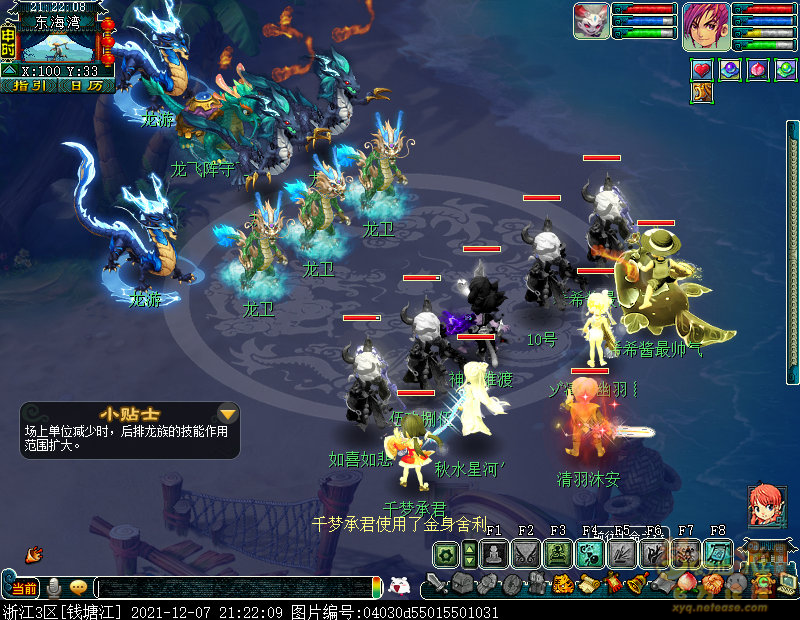This screenshot has width=800, height=620.
Task: Toggle the 小贴士 tips panel dropdown arrow
Action: 228,414
